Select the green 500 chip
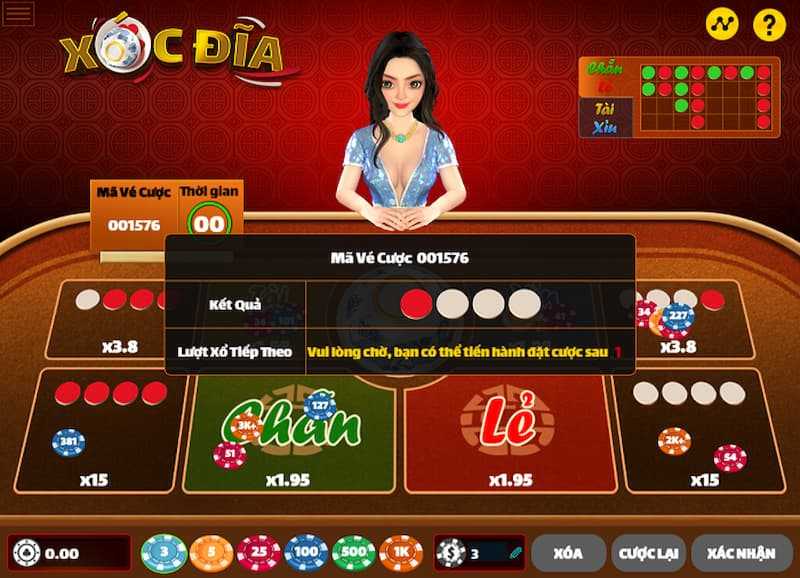The height and width of the screenshot is (578, 800). [353, 552]
